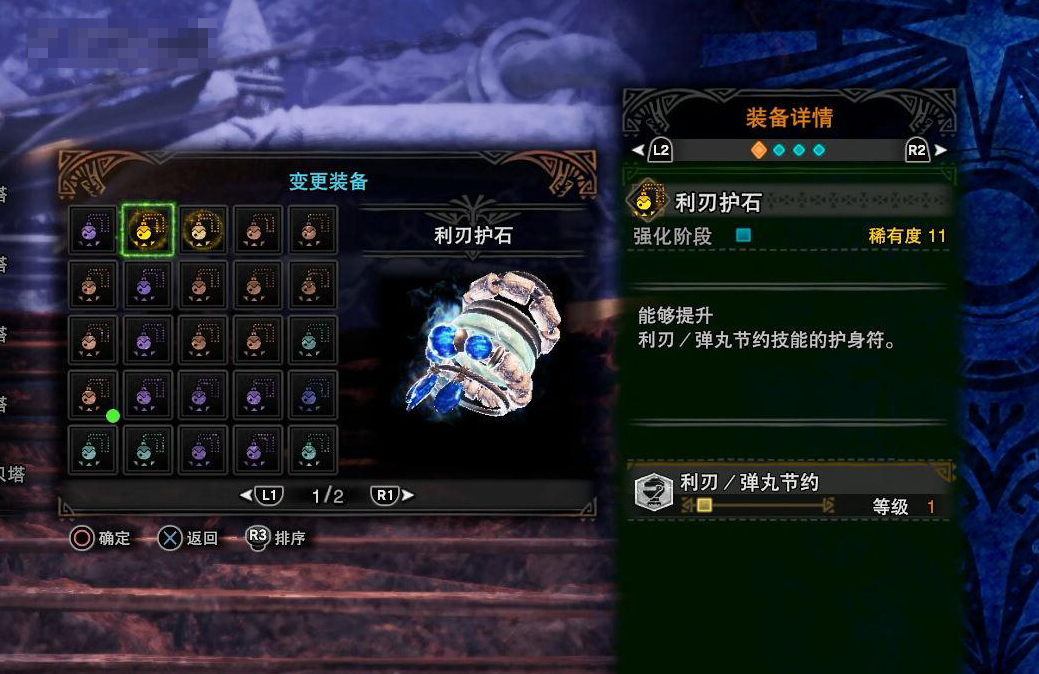Select the 利刃／弹丸节约 skill row
This screenshot has width=1039, height=674.
click(788, 493)
